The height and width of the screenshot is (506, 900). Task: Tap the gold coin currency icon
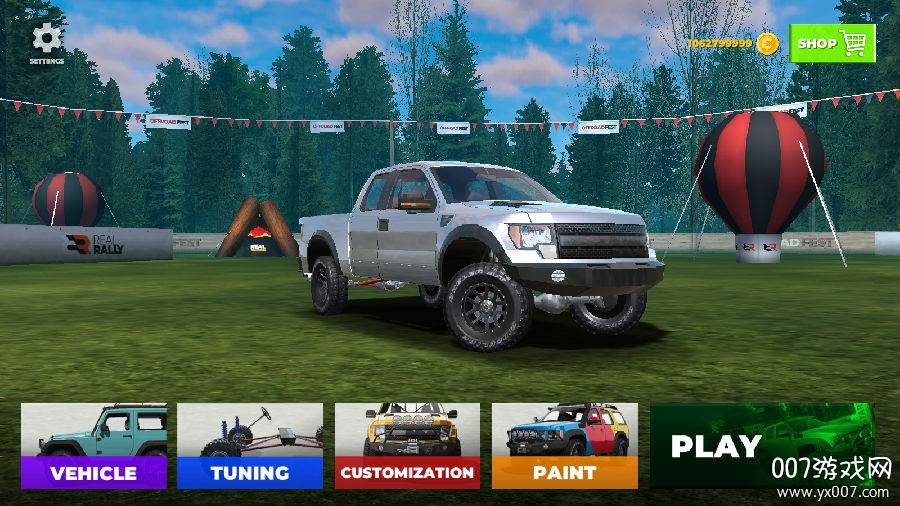767,43
